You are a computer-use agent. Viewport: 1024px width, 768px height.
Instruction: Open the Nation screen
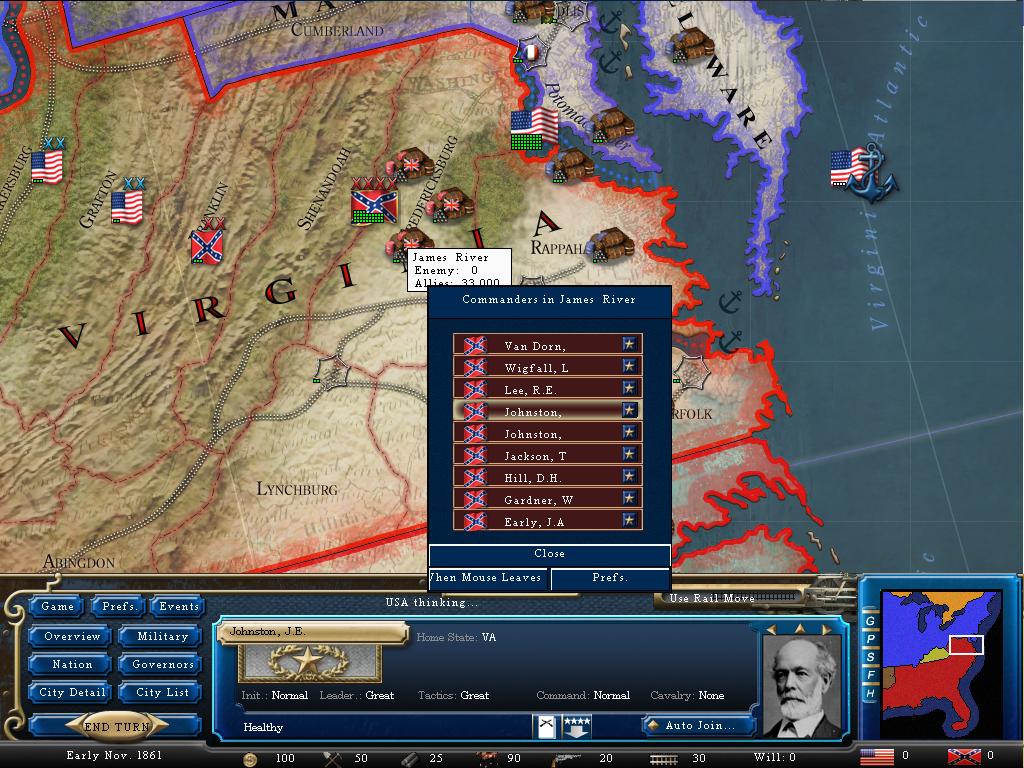pos(72,665)
